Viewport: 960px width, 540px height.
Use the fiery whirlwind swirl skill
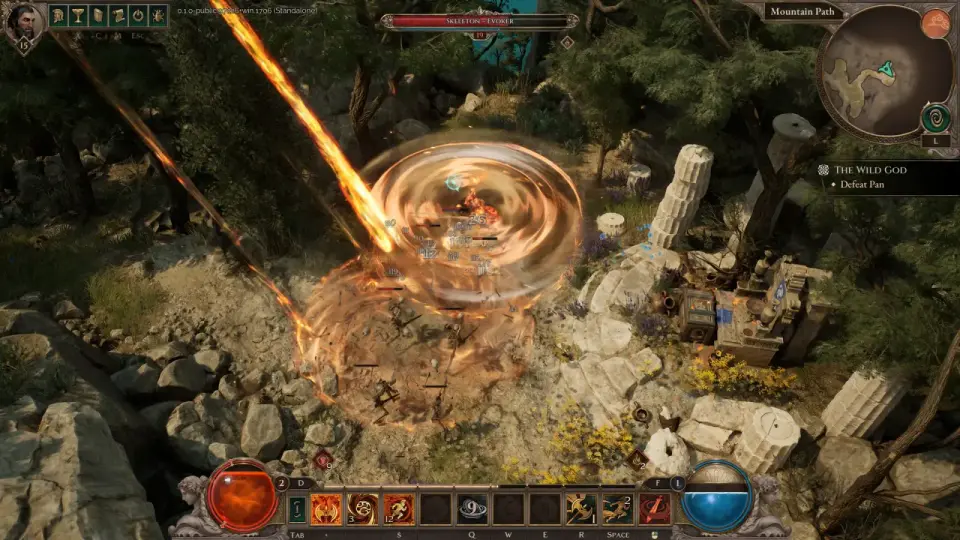coord(362,509)
